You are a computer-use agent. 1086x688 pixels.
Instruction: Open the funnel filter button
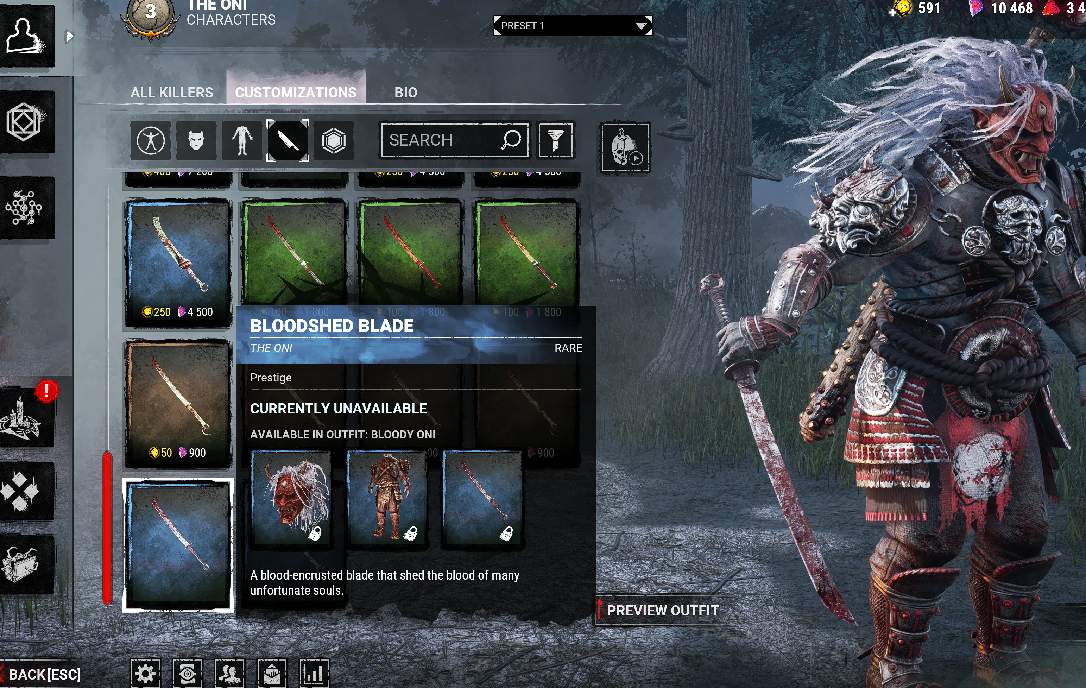(x=555, y=141)
